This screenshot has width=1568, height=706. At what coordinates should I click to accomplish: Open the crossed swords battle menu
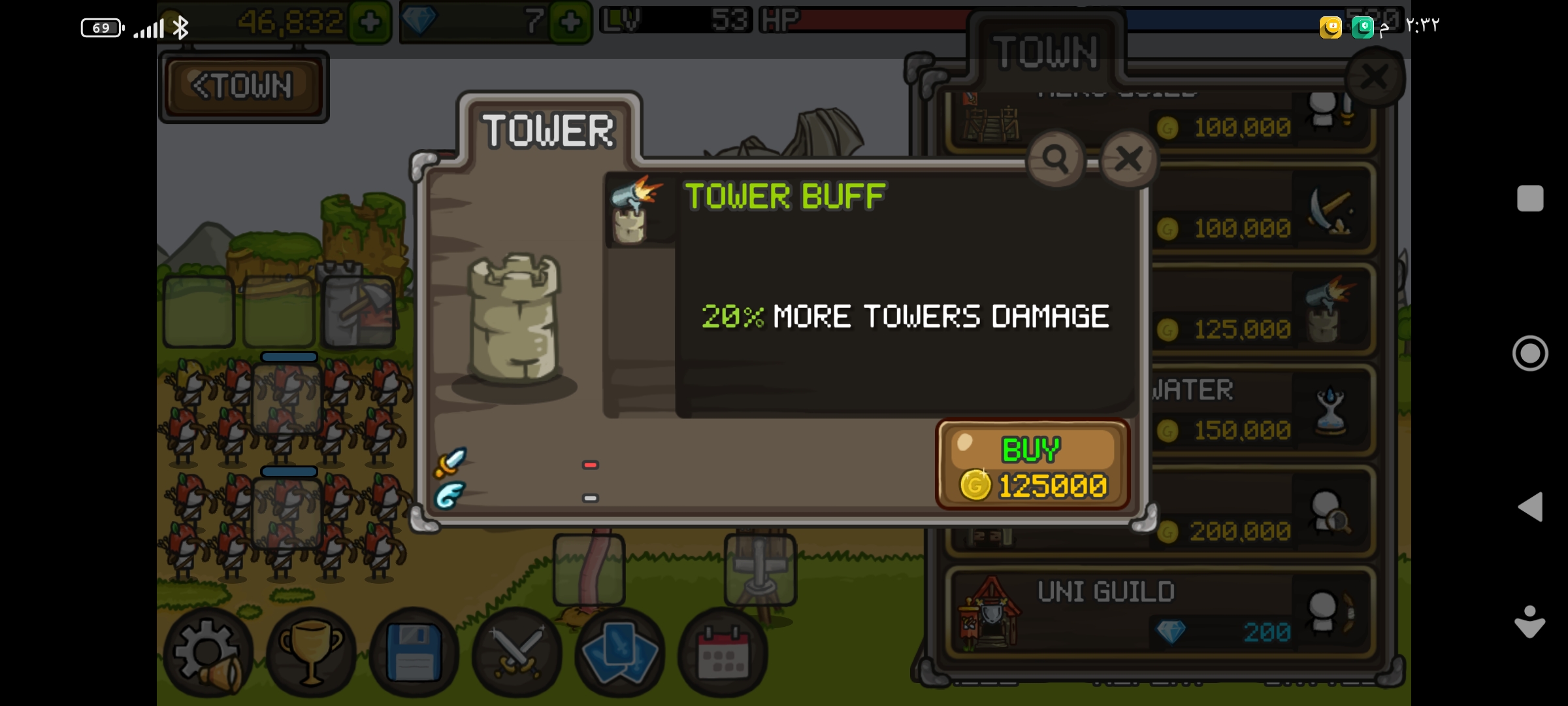point(517,652)
